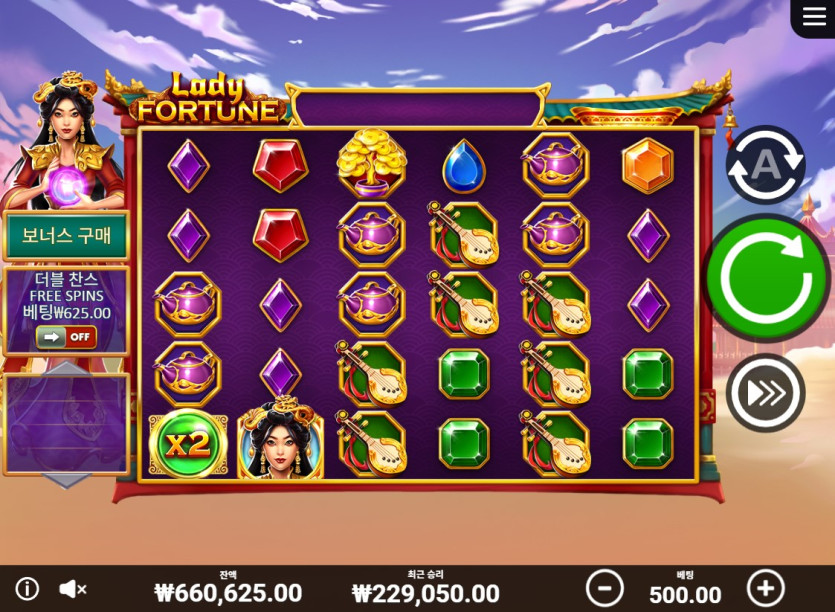835x612 pixels.
Task: Open the game info button
Action: (27, 589)
